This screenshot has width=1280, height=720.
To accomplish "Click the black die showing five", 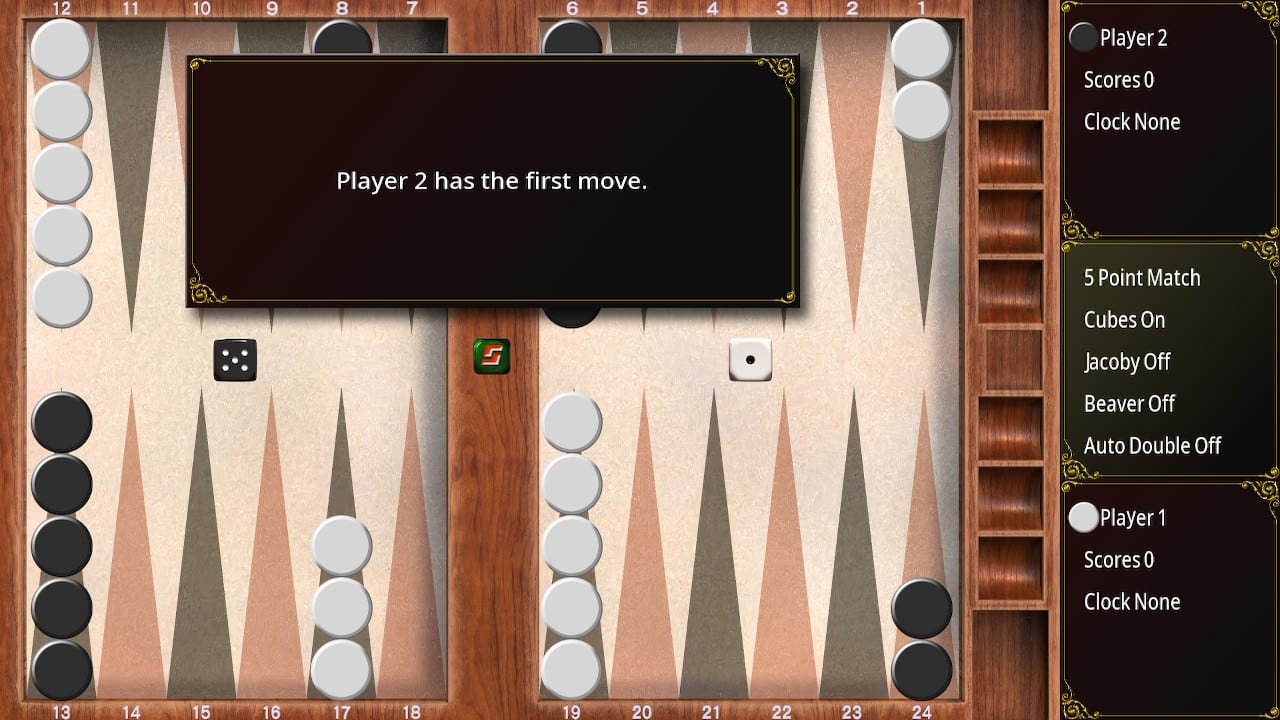I will (235, 360).
